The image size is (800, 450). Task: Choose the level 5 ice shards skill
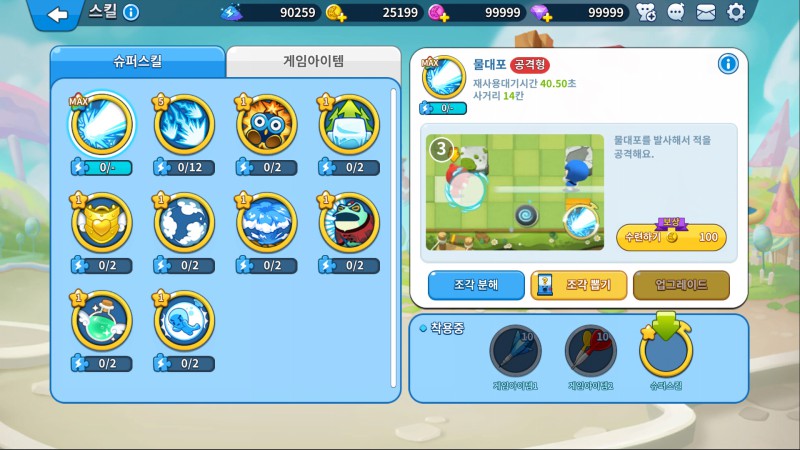[184, 123]
